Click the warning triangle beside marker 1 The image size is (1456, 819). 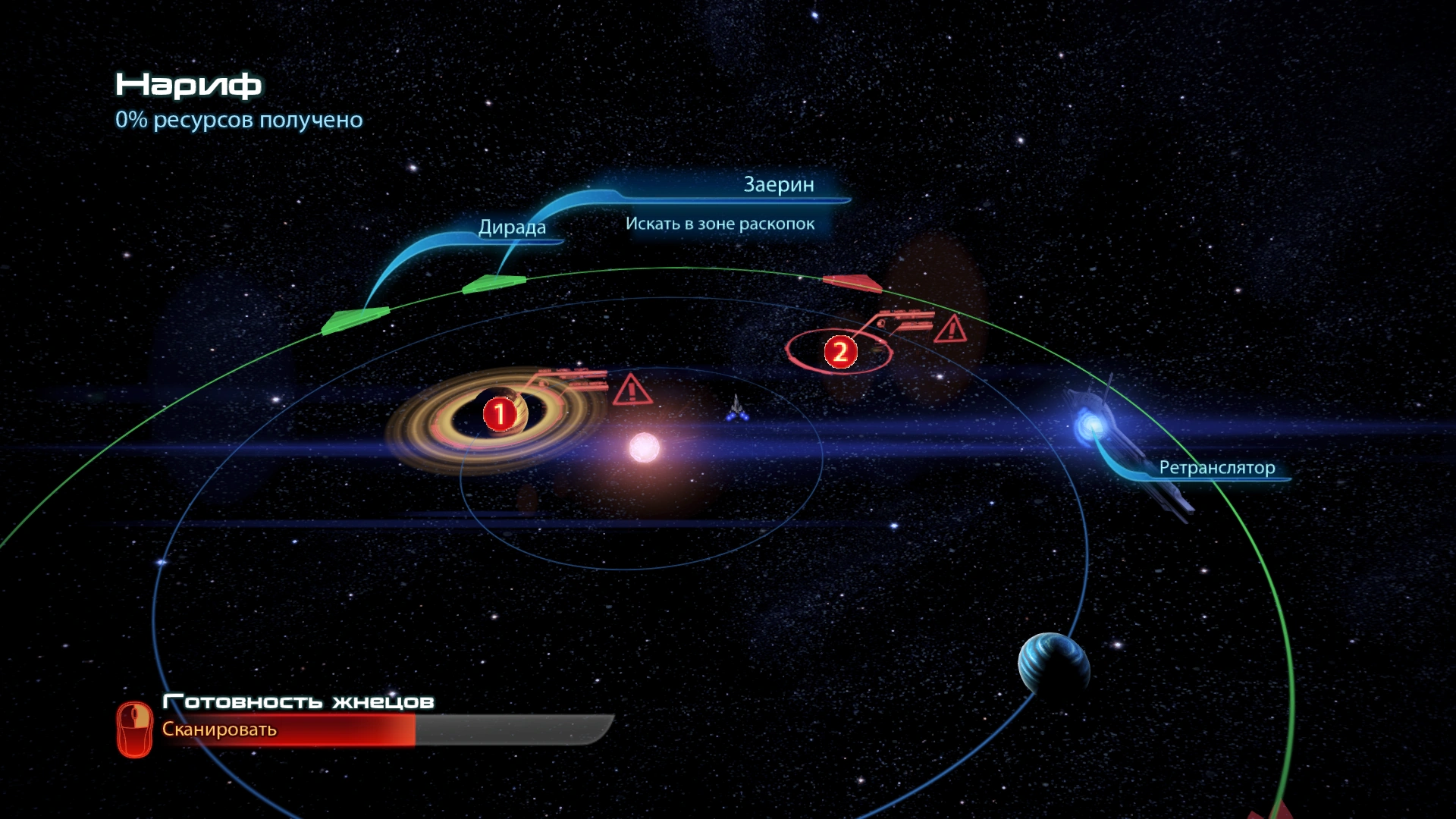[631, 390]
